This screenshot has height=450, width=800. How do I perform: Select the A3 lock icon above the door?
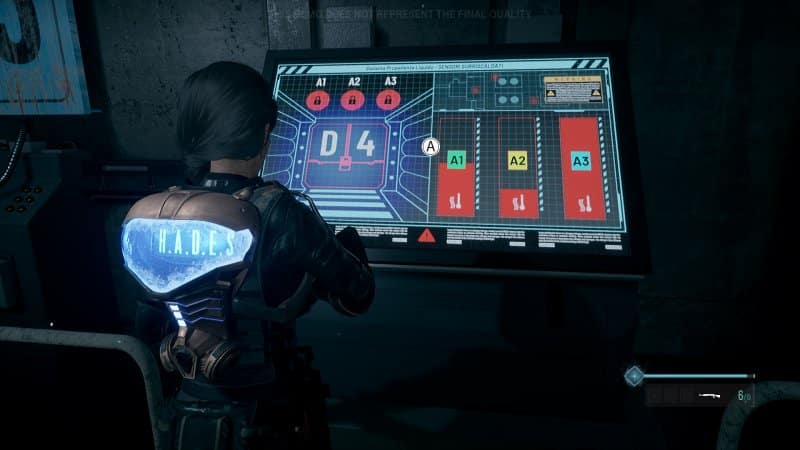[387, 100]
